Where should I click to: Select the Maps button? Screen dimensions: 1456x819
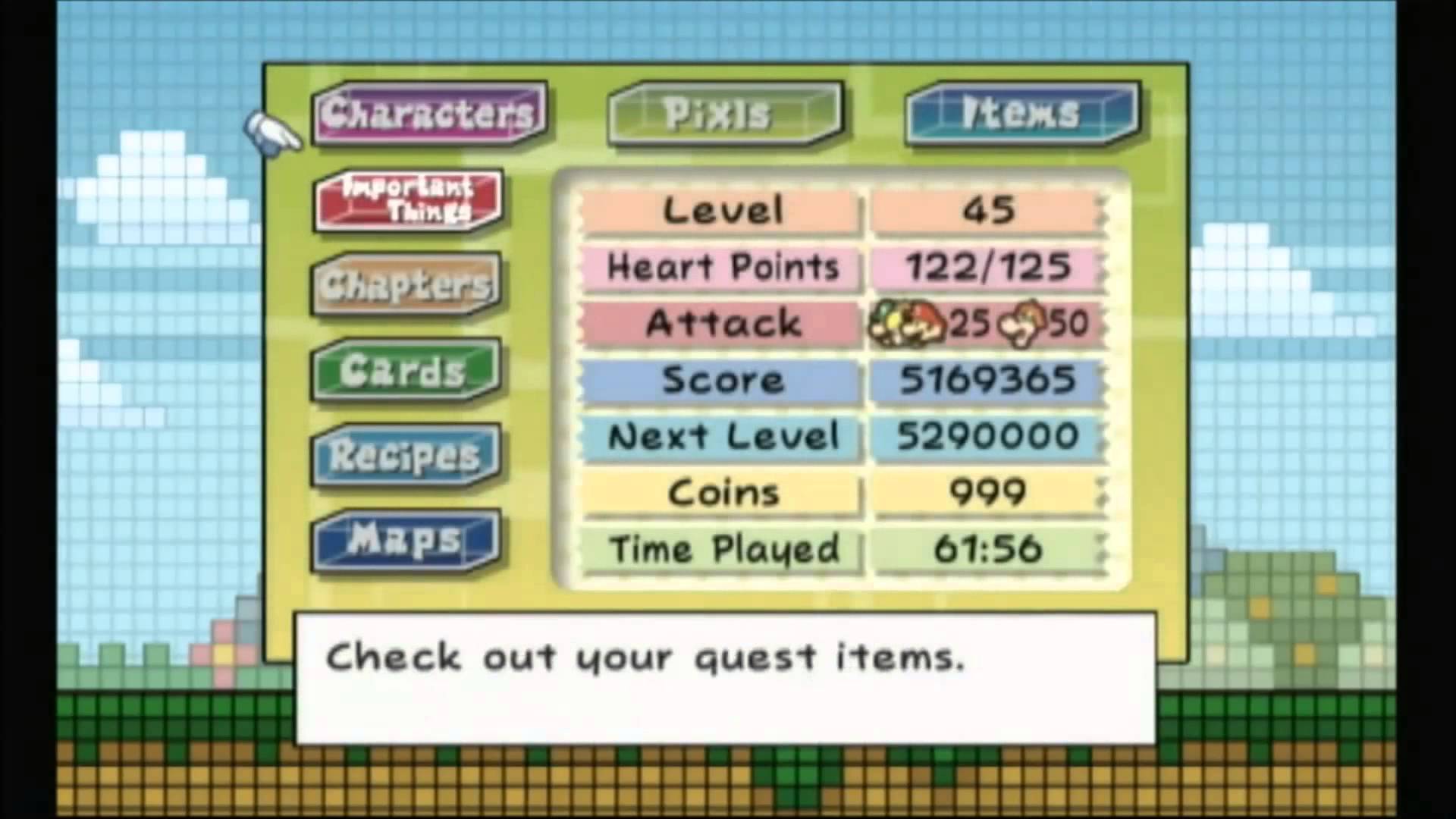pos(406,541)
